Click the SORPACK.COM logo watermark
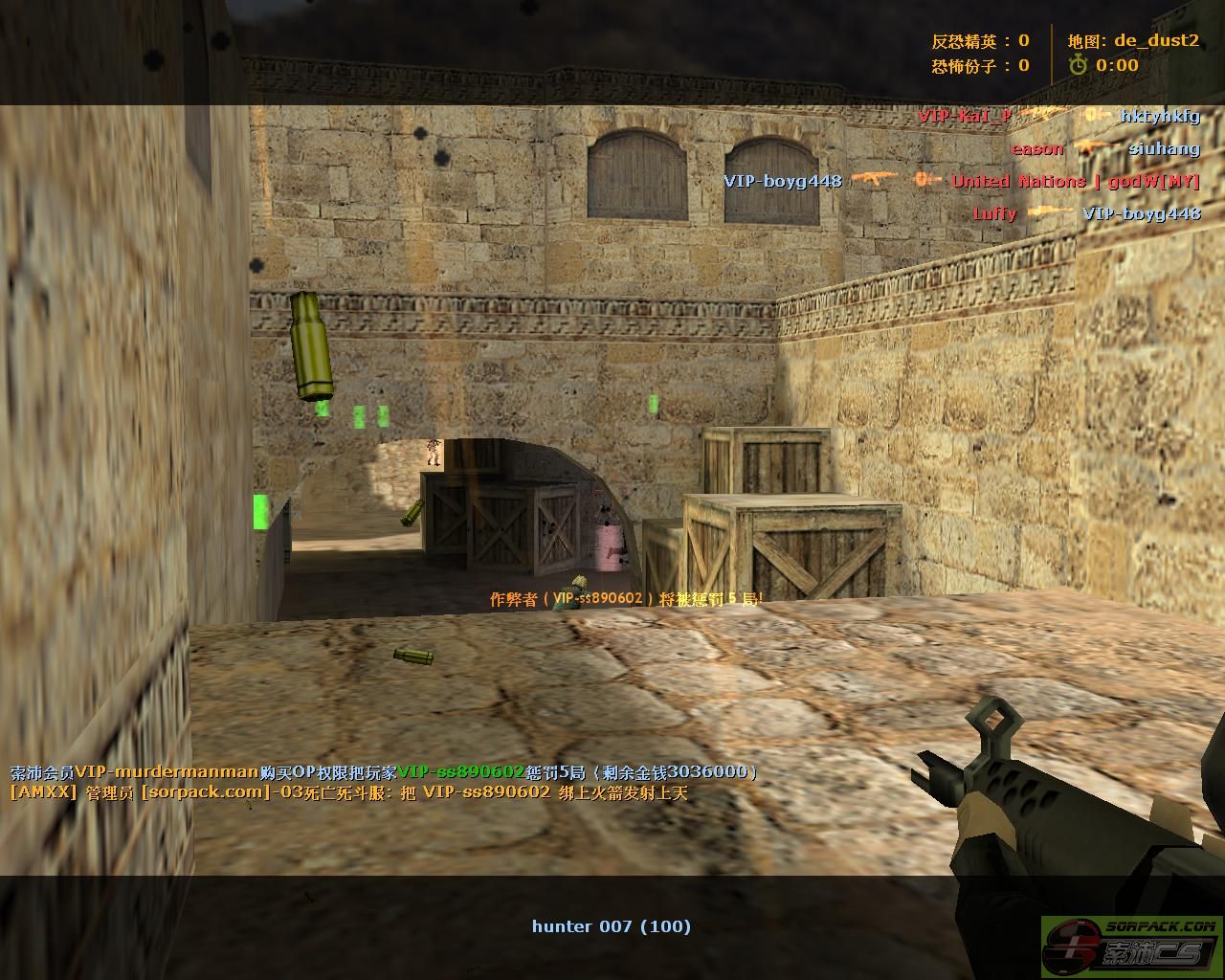Image resolution: width=1225 pixels, height=980 pixels. click(x=1131, y=947)
